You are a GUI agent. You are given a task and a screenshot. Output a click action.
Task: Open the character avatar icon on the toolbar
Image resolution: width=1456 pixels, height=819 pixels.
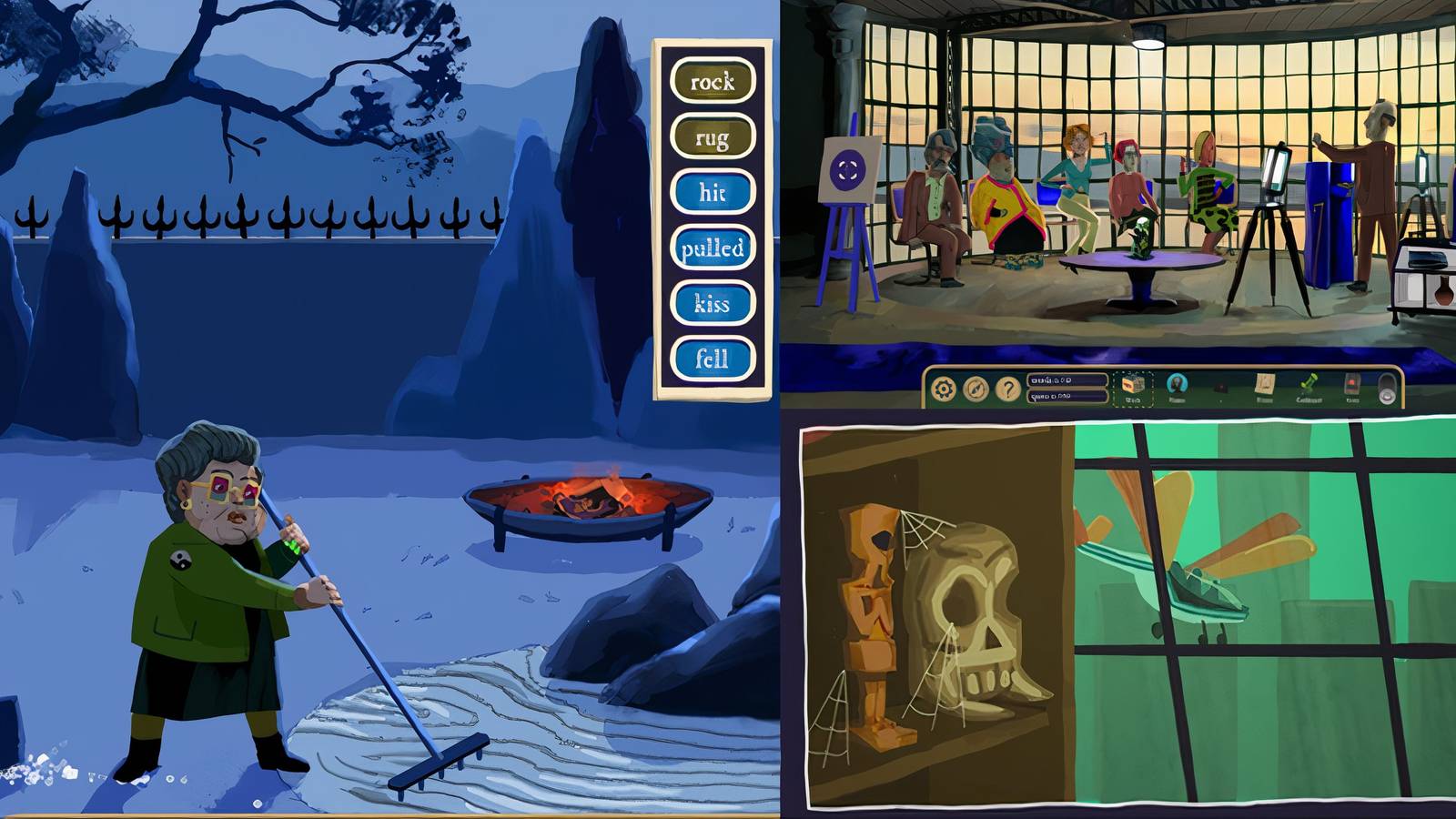(x=1177, y=385)
